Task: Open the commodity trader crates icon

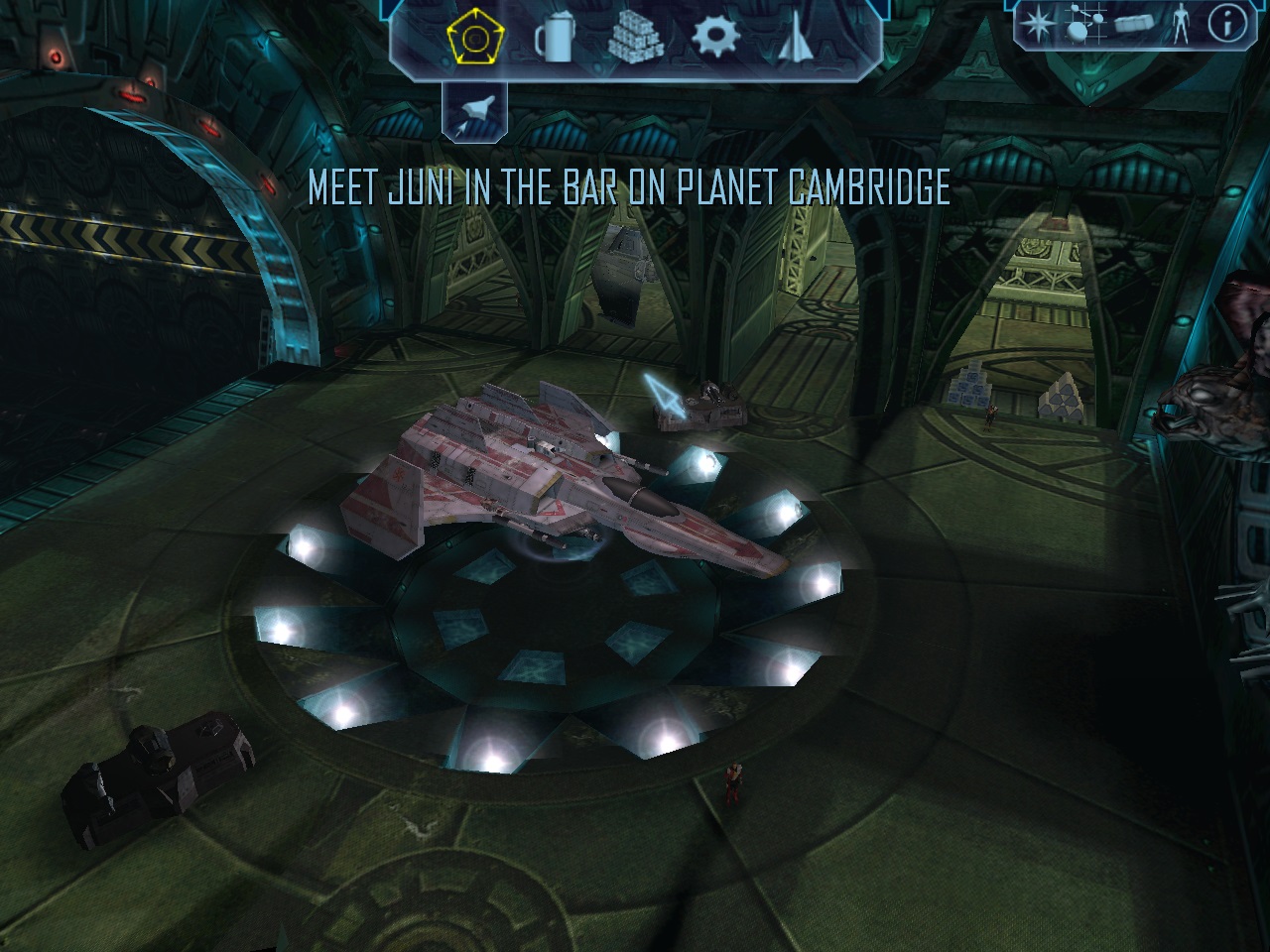Action: pyautogui.click(x=633, y=38)
